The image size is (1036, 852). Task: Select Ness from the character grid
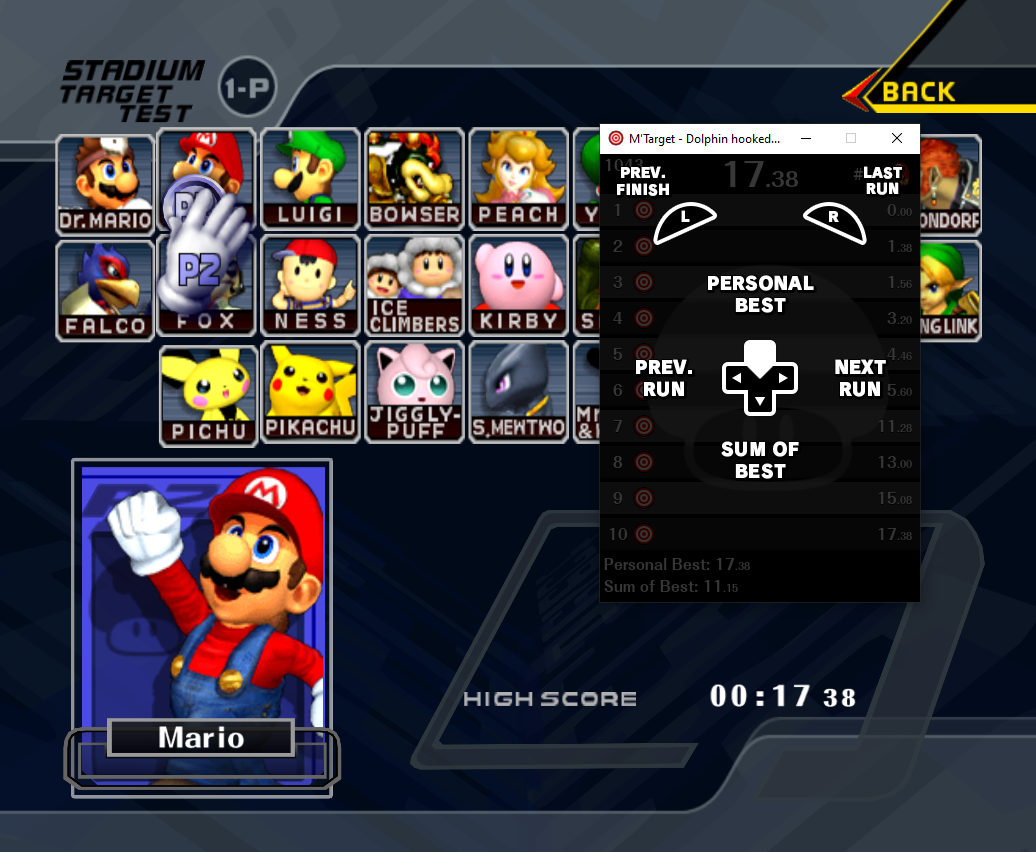310,286
